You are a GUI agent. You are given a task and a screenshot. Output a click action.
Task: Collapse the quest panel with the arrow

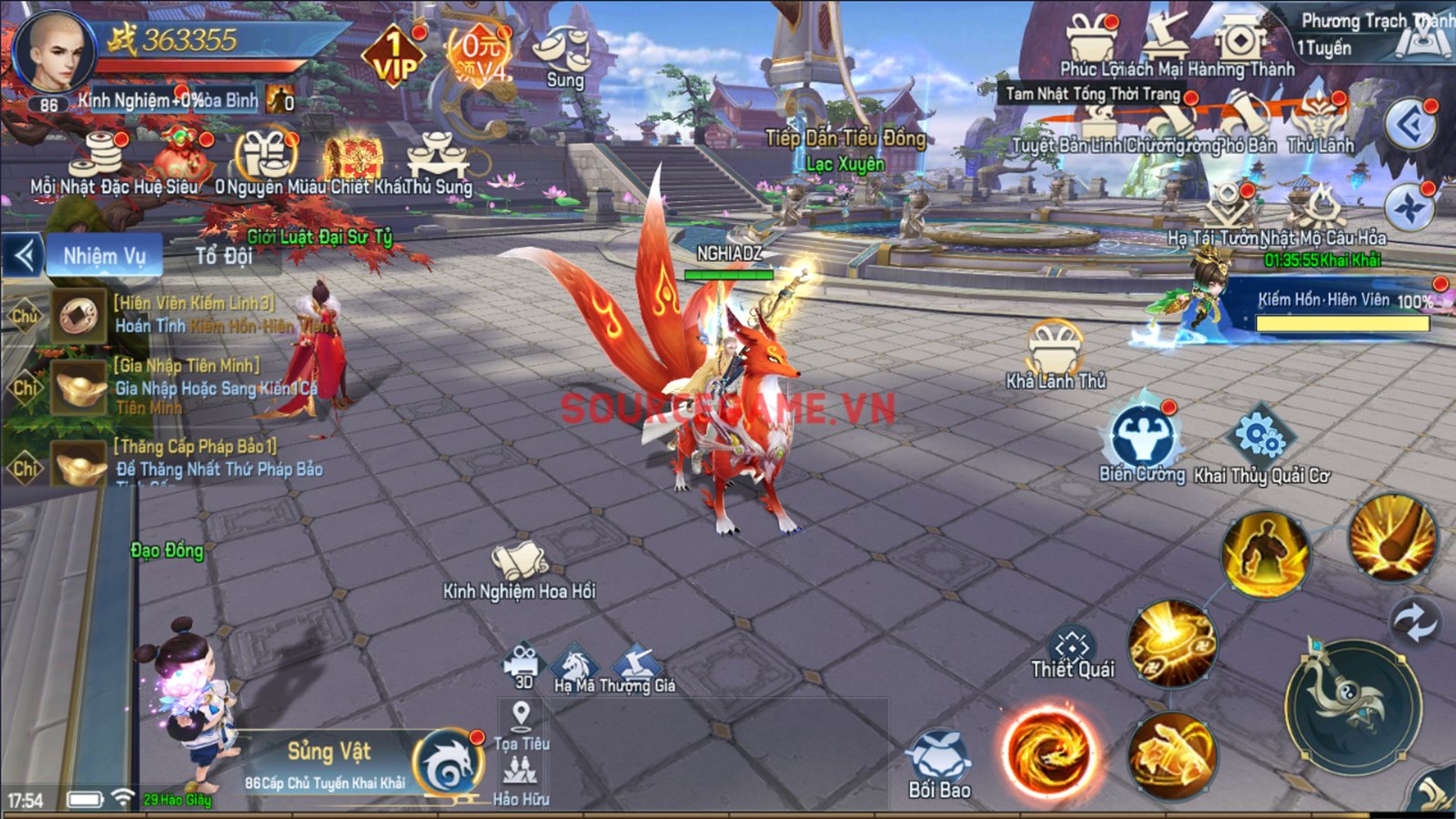(x=24, y=256)
